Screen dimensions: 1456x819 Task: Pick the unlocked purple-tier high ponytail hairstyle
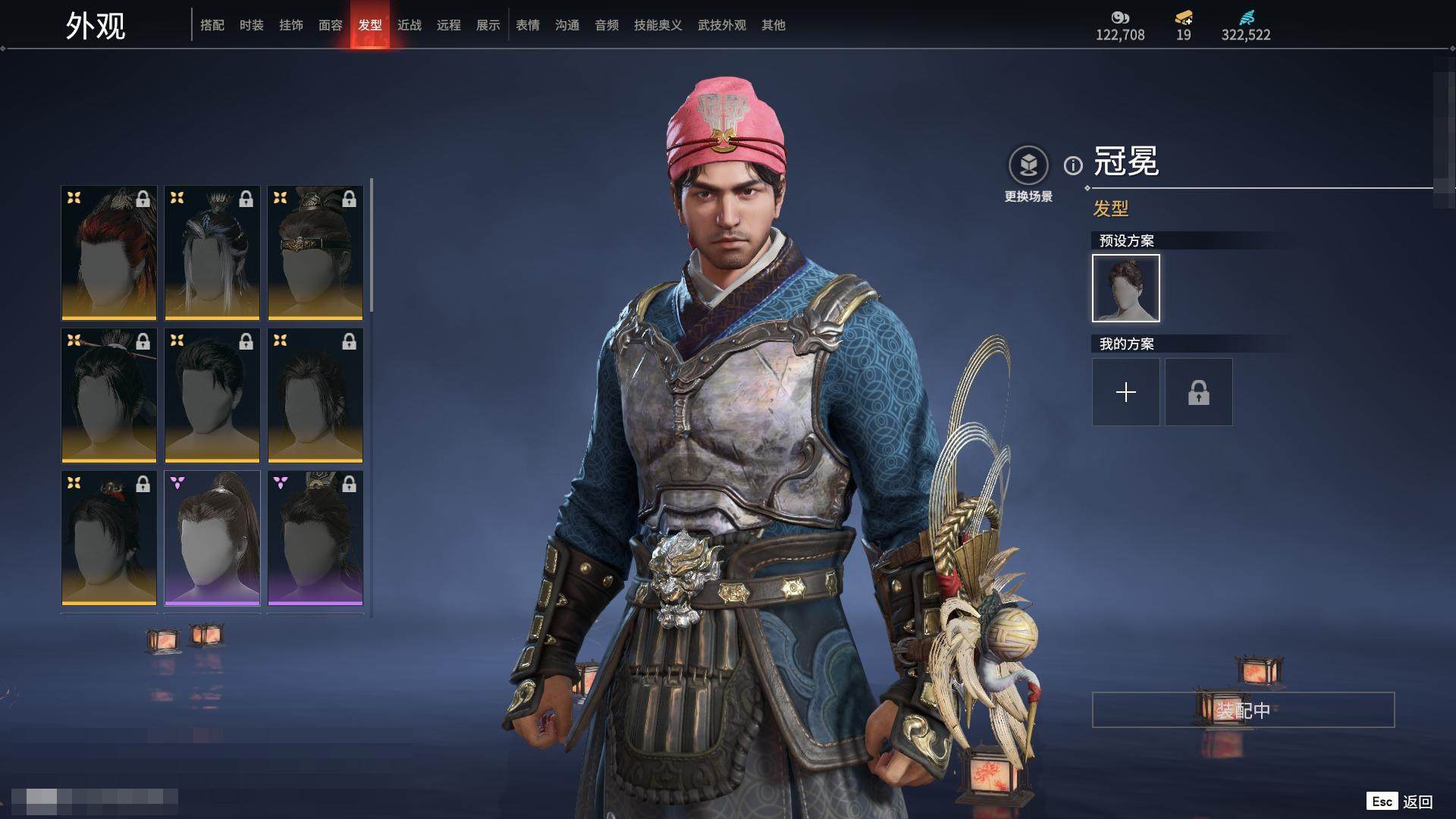point(212,538)
